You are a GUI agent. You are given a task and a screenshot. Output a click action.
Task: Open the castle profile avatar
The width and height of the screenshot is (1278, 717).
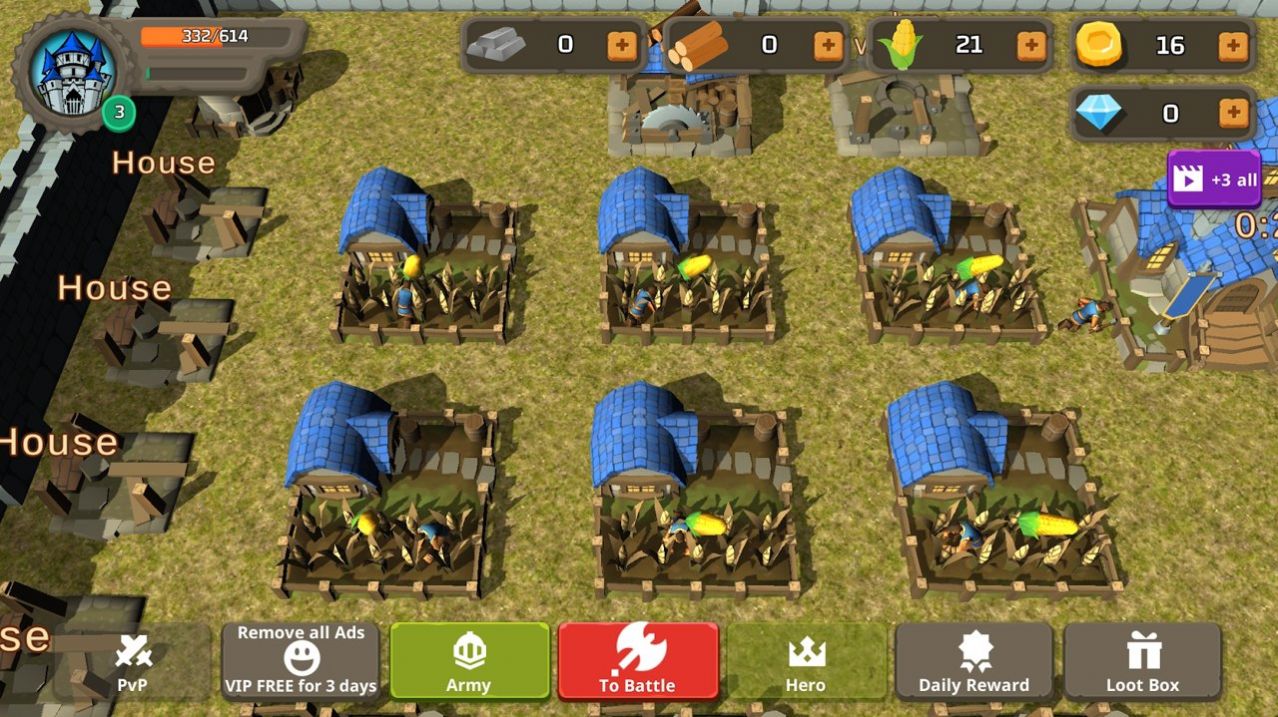(x=74, y=72)
